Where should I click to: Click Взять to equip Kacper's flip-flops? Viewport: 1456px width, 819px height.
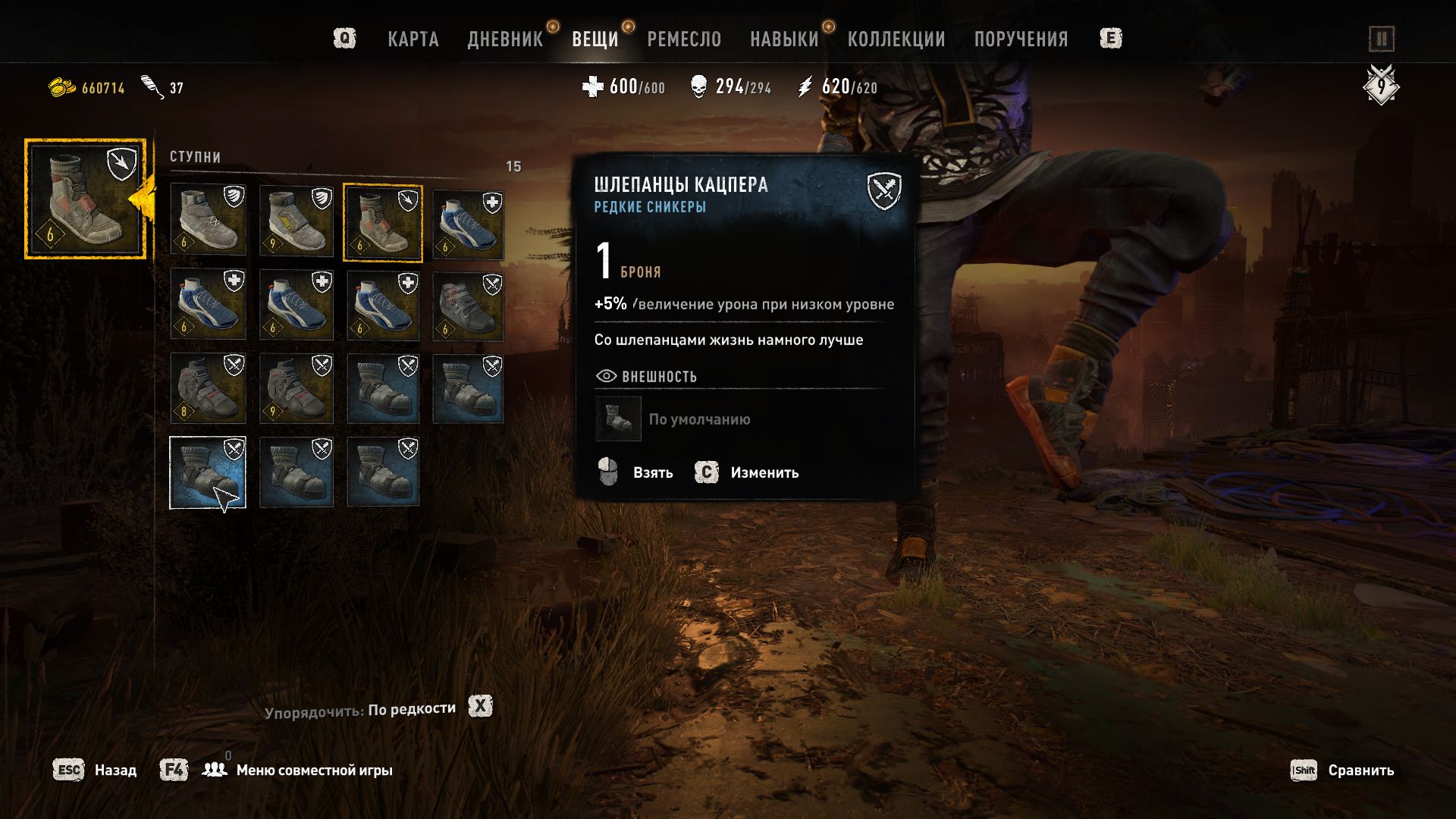click(652, 472)
